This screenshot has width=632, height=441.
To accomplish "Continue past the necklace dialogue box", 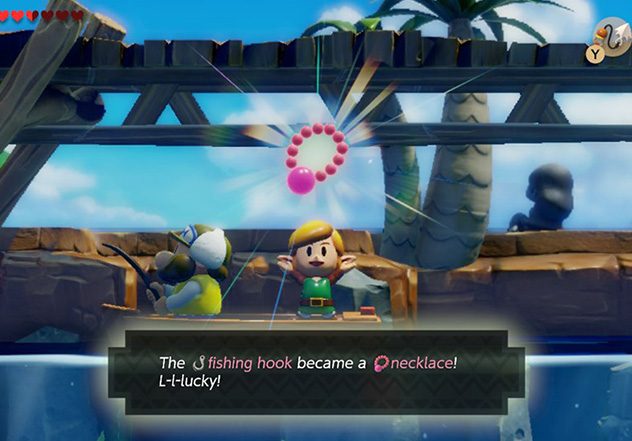I will (x=316, y=372).
